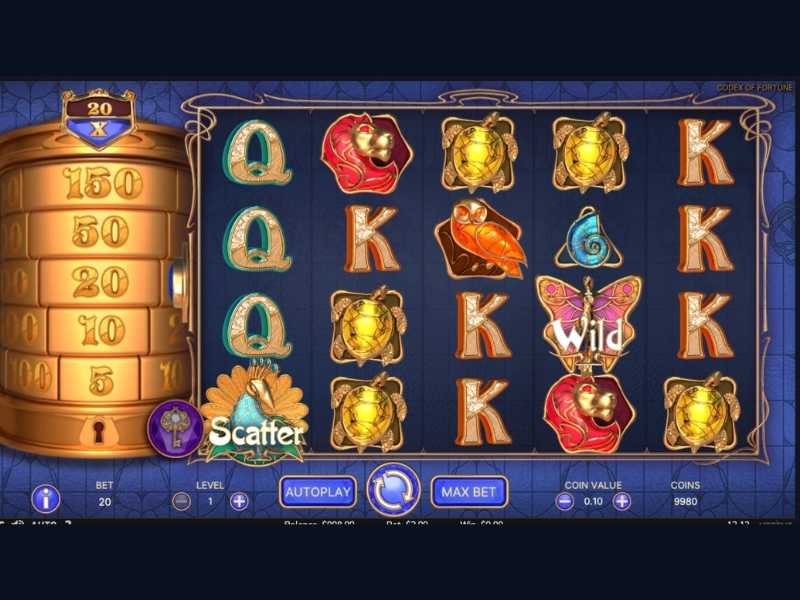Spin the reels
Screen dimensions: 800x600
[x=393, y=489]
